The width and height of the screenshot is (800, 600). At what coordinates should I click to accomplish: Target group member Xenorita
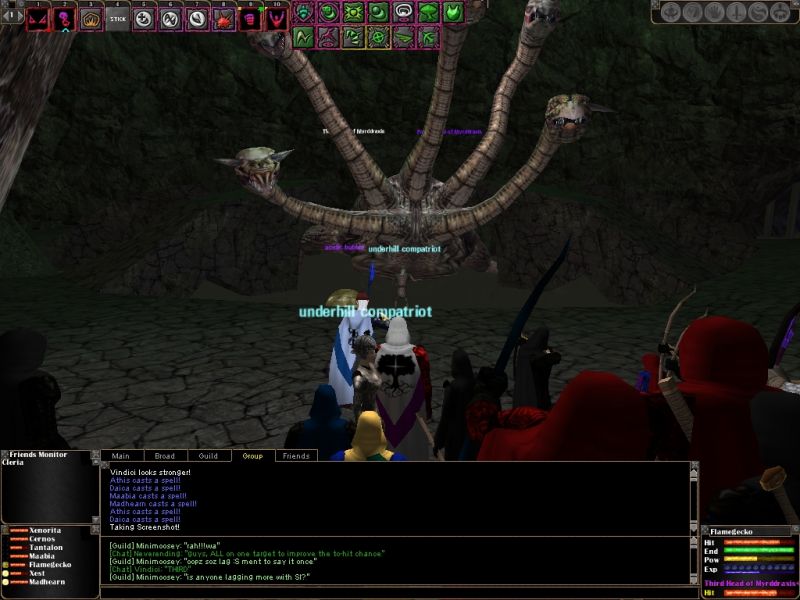tap(46, 530)
